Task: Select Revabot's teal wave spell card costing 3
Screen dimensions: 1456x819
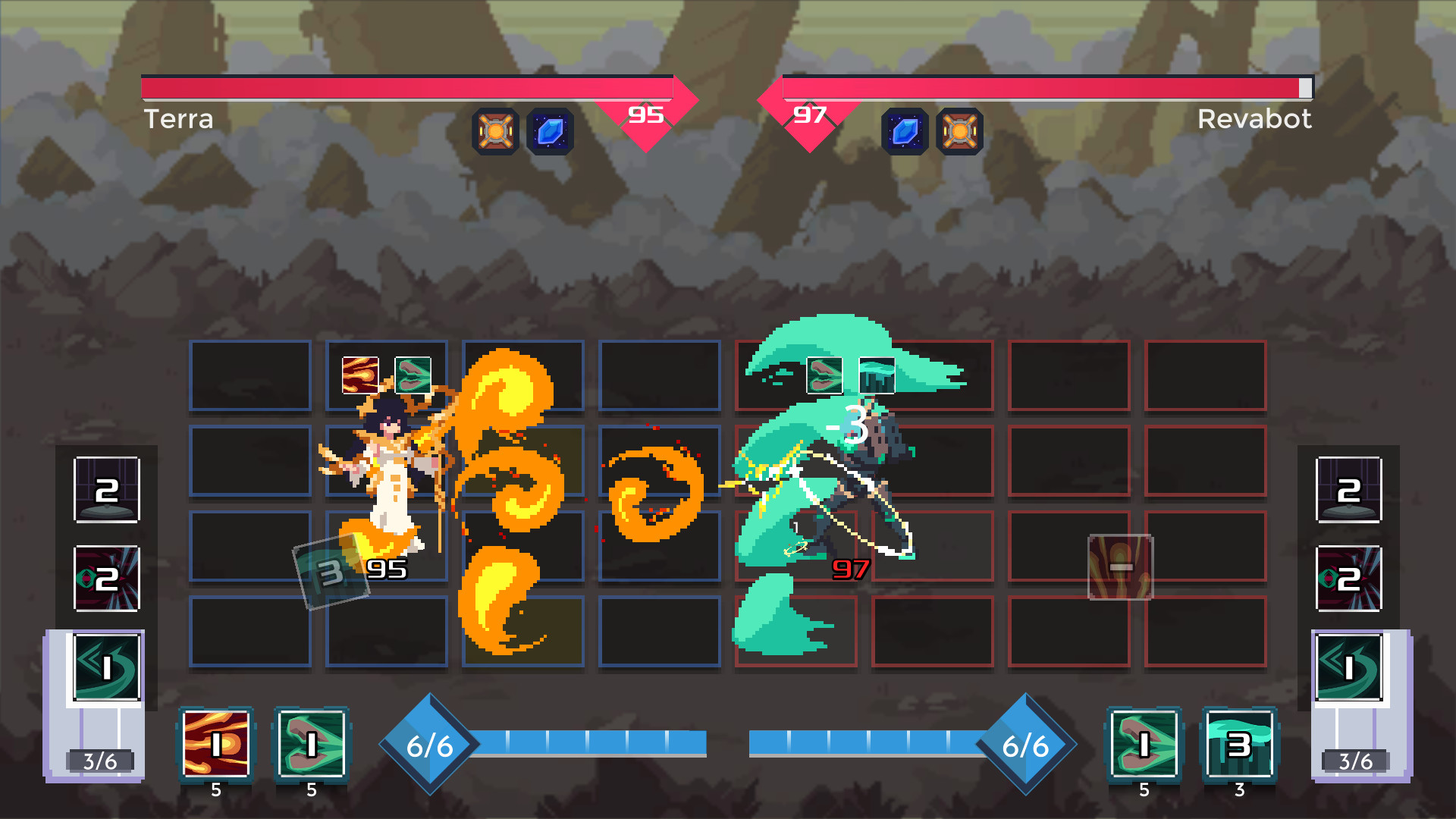Action: tap(1239, 747)
